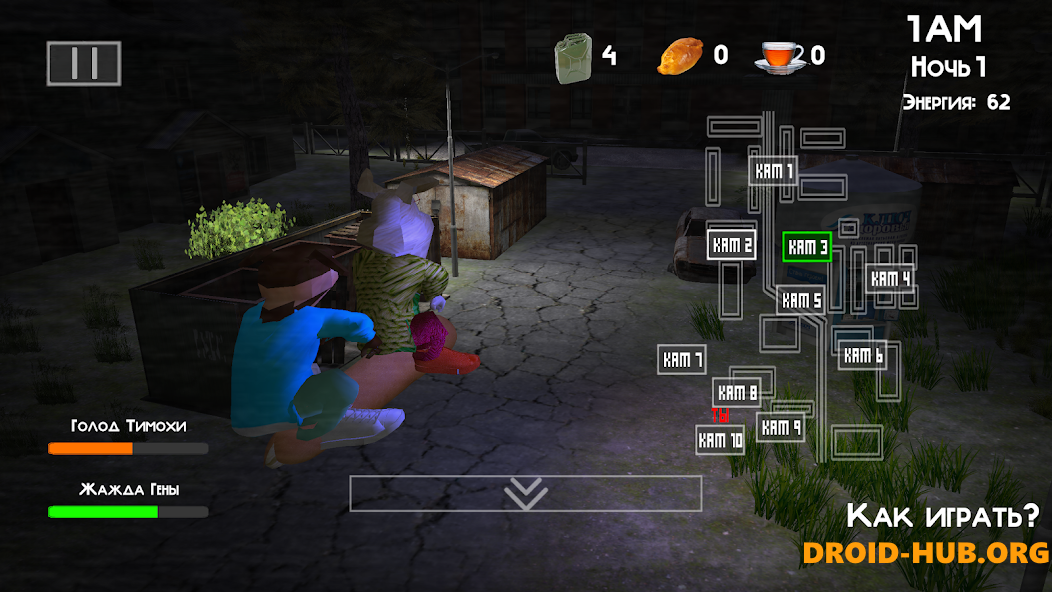Open camera Кам 9
1052x592 pixels.
point(780,428)
